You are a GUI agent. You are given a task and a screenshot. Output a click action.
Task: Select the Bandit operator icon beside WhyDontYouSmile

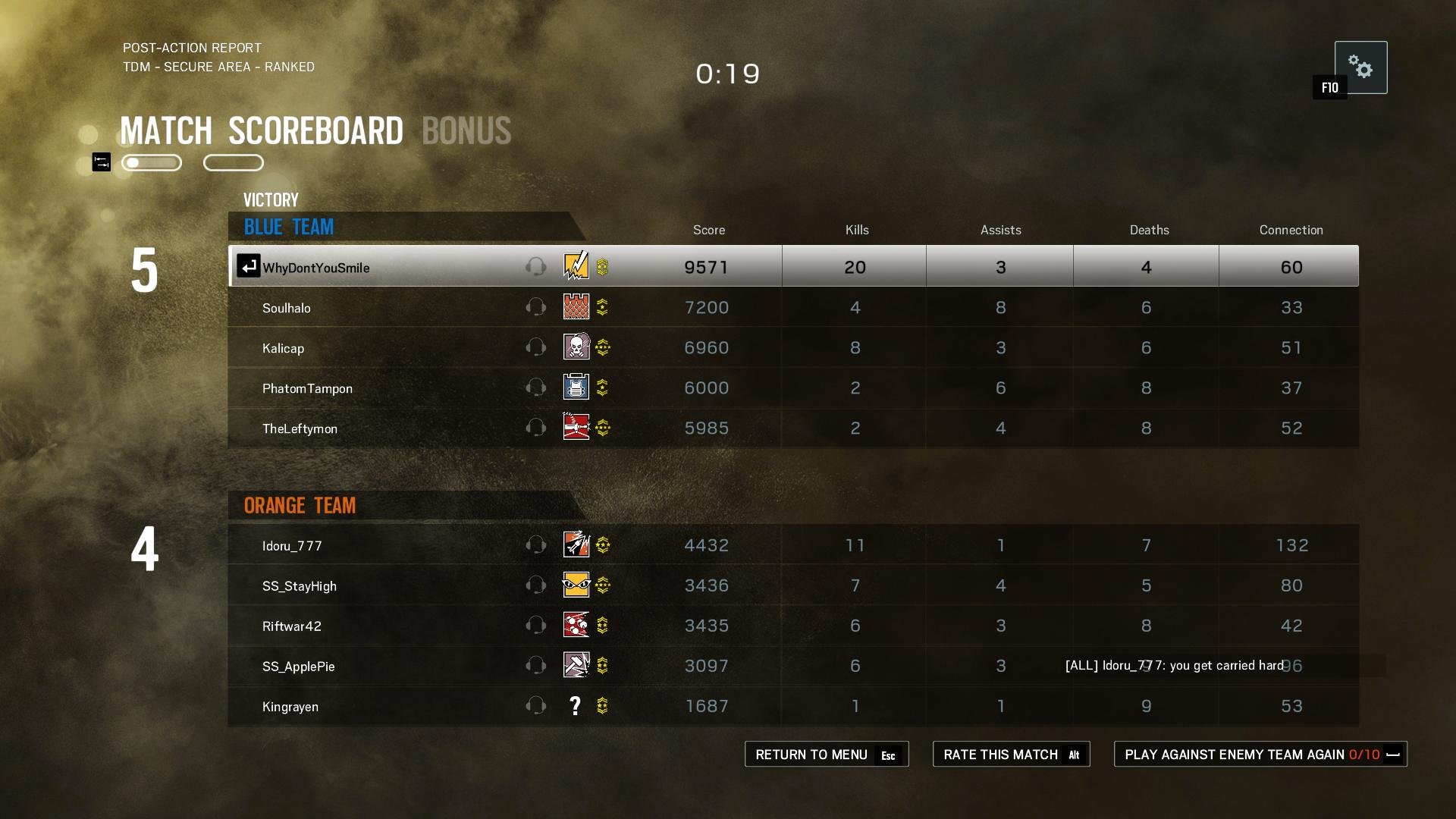pos(575,266)
